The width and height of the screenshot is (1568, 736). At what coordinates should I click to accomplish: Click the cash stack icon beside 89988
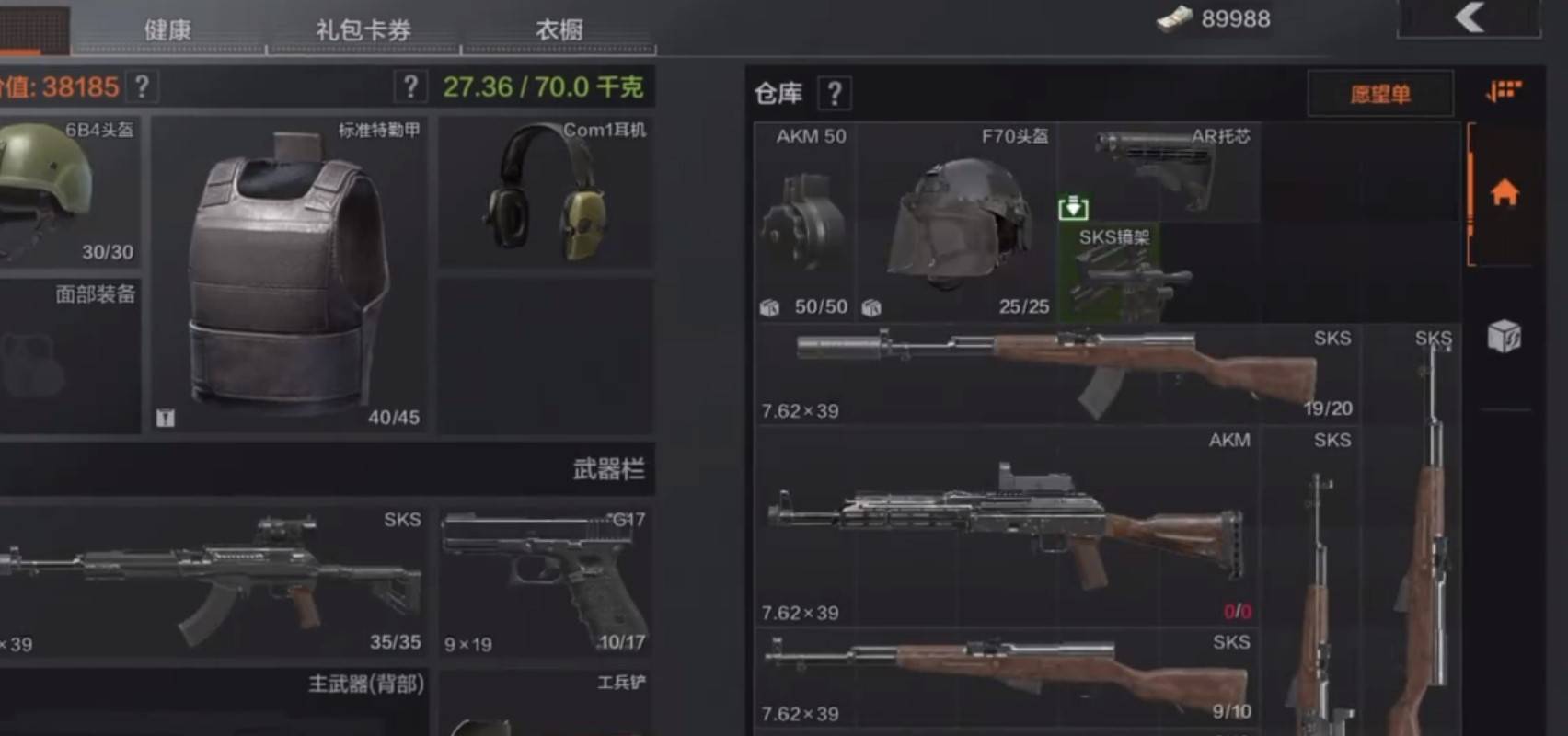pos(1176,18)
